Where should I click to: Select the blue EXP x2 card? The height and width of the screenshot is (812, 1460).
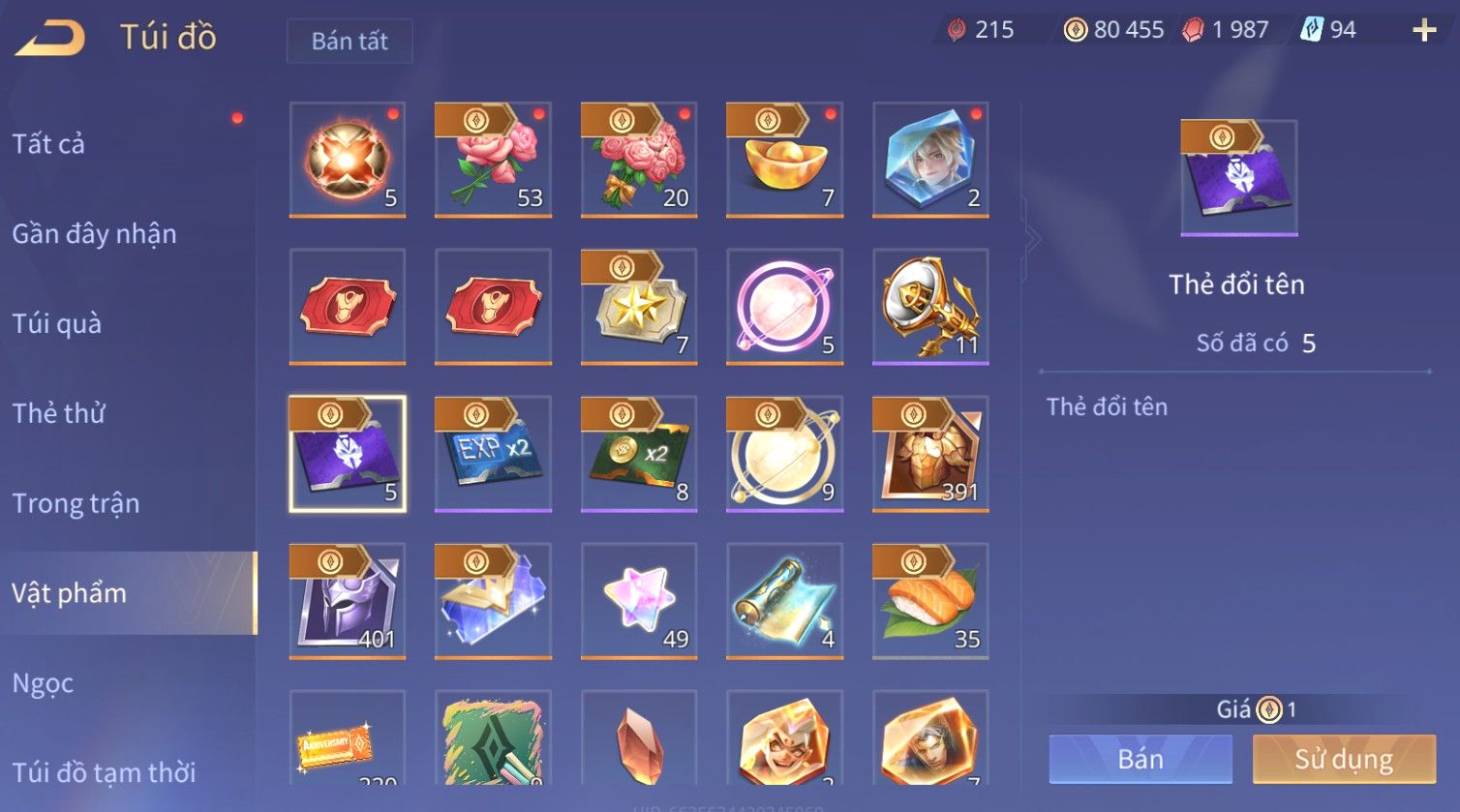[x=493, y=453]
